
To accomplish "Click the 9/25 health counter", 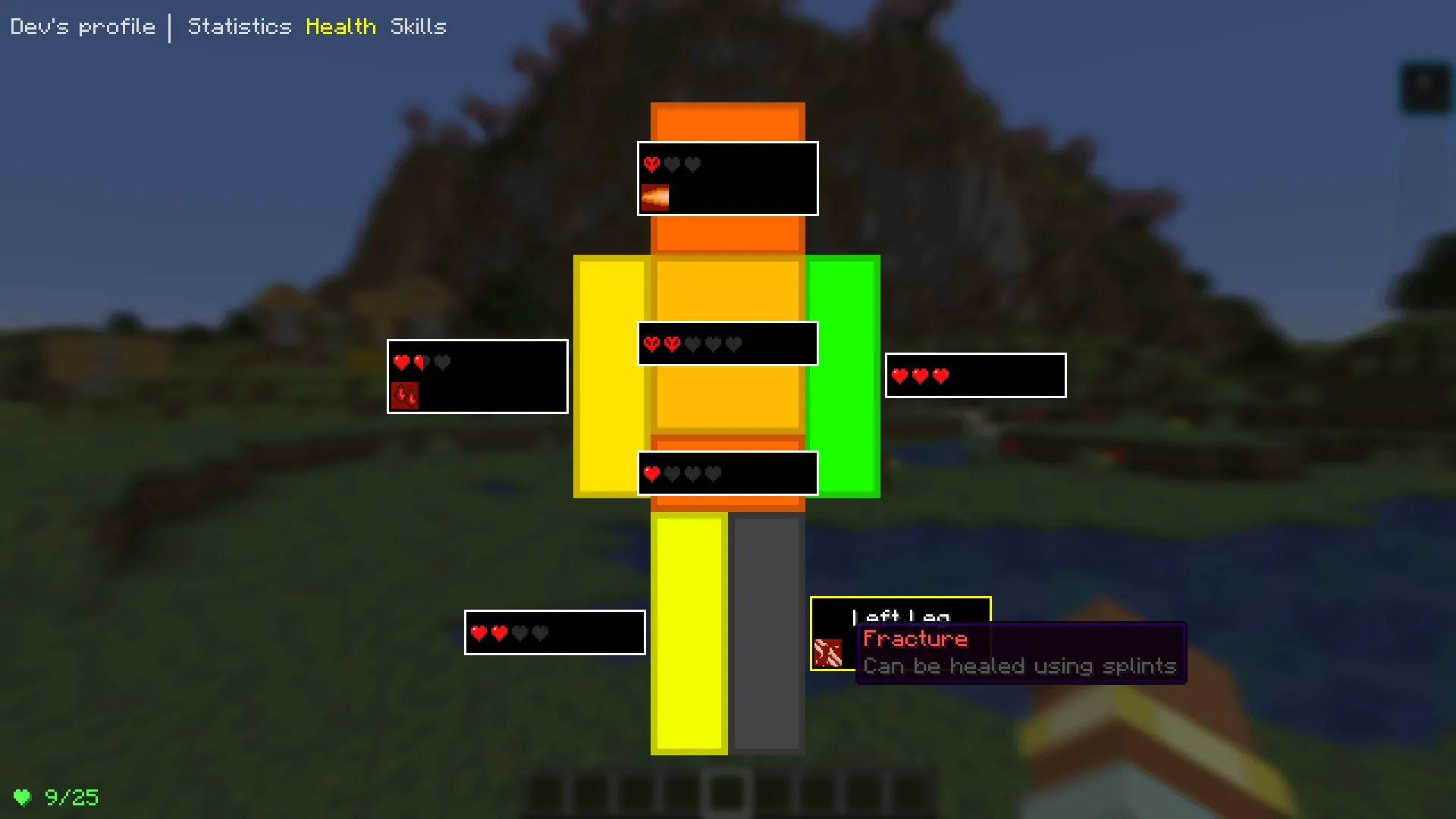I will (x=73, y=796).
